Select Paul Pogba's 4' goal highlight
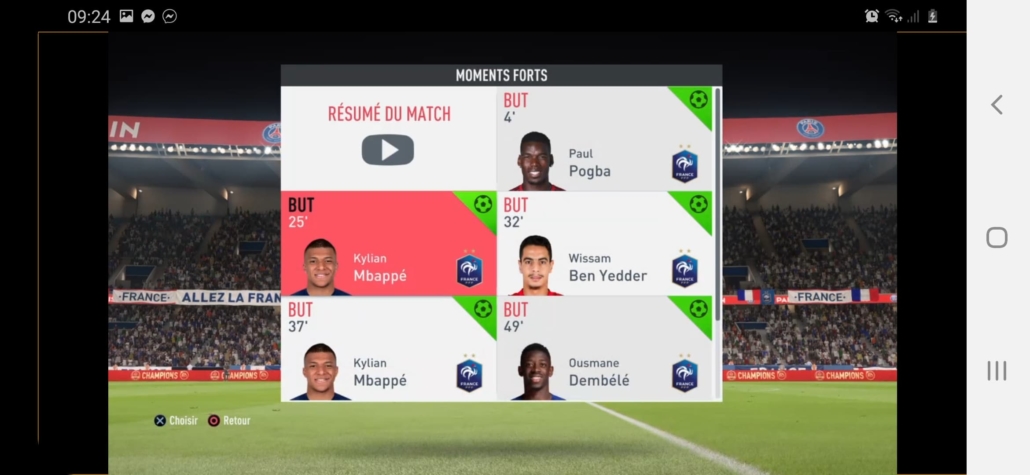 tap(605, 139)
